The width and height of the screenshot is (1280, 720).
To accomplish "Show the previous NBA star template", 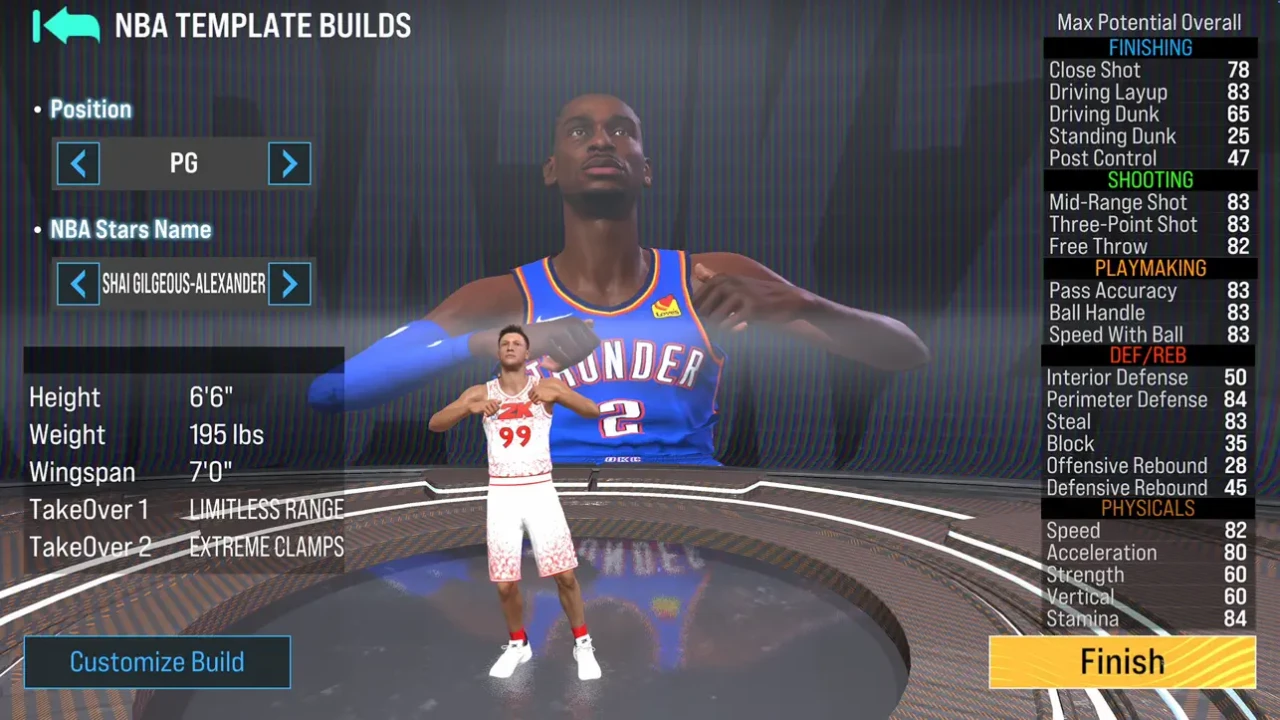I will click(78, 285).
